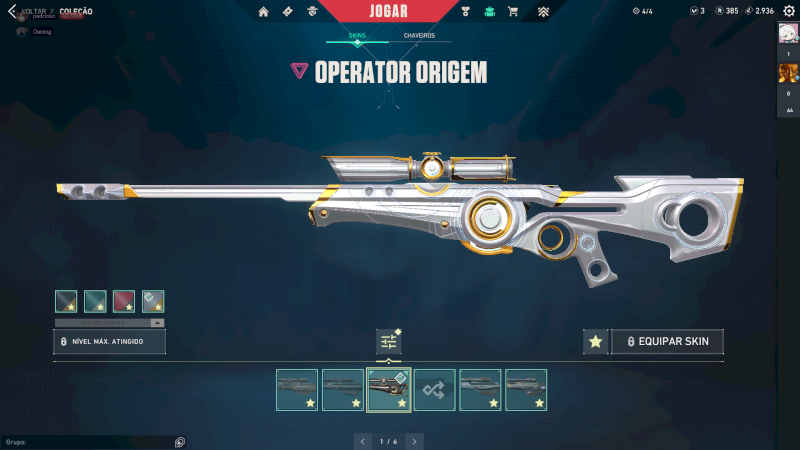Choose the dark gray variant swatch
The height and width of the screenshot is (450, 800).
pos(66,301)
